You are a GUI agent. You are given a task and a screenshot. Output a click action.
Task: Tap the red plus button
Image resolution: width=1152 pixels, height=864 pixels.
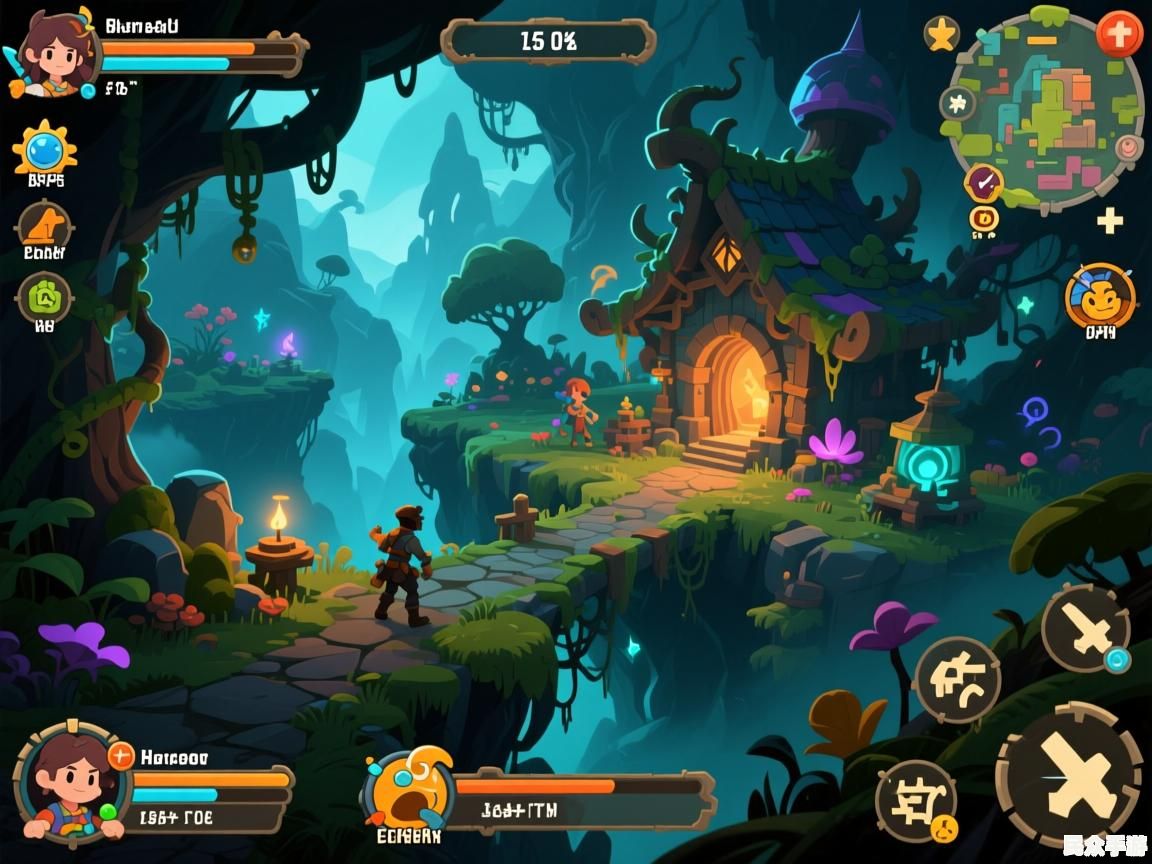1119,35
